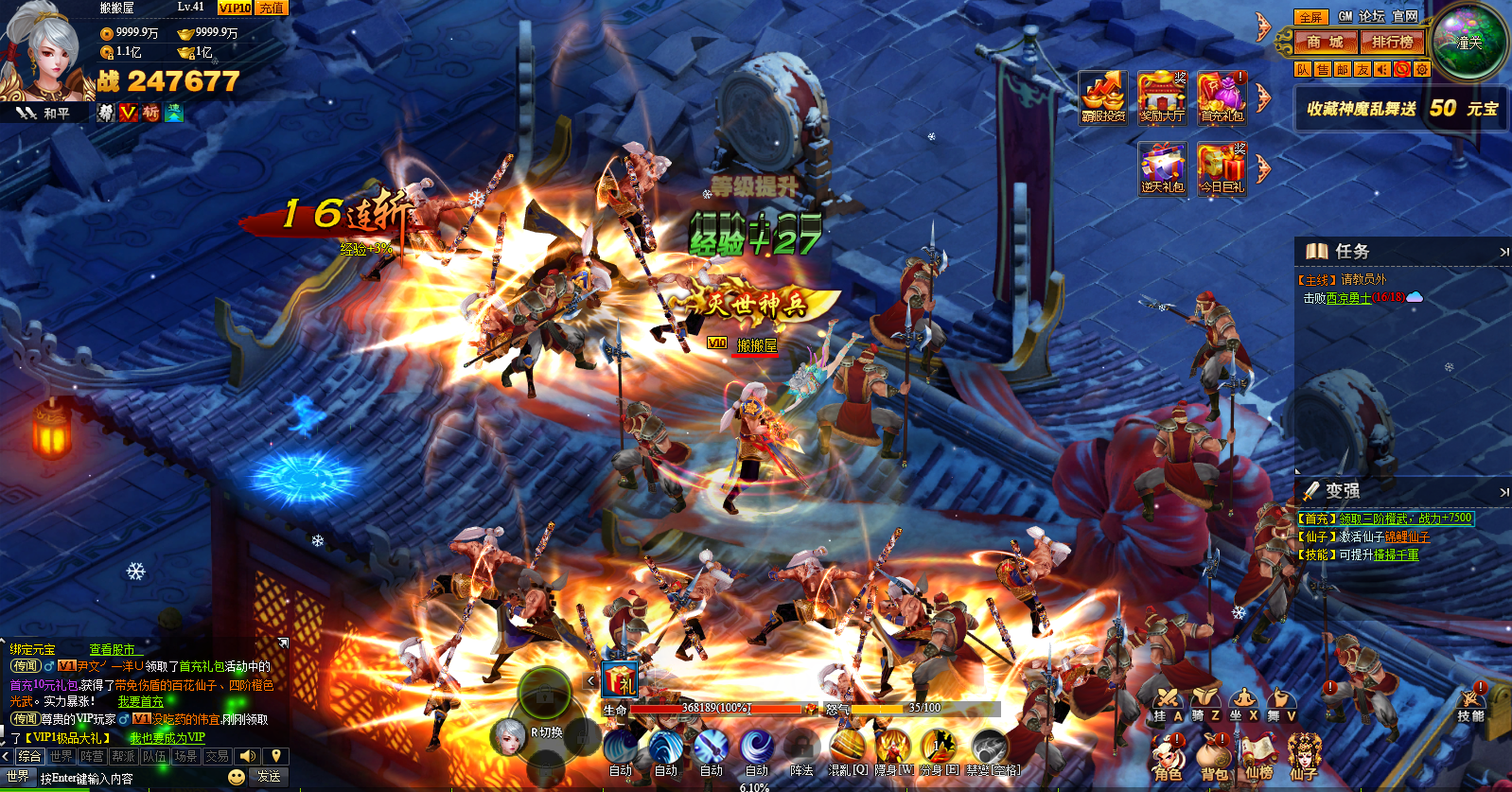Open the 背包 backpack
Viewport: 1512px width, 792px height.
1214,758
